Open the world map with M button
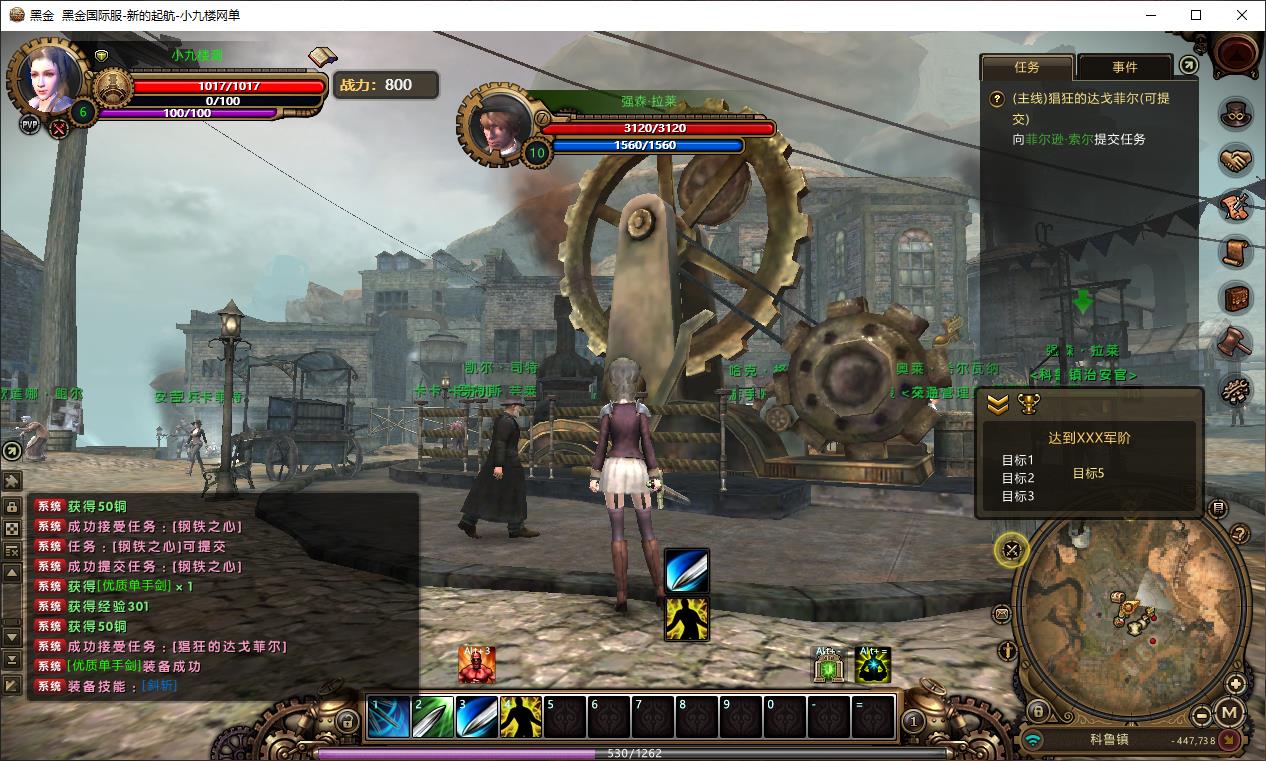Image resolution: width=1266 pixels, height=761 pixels. (x=1230, y=714)
